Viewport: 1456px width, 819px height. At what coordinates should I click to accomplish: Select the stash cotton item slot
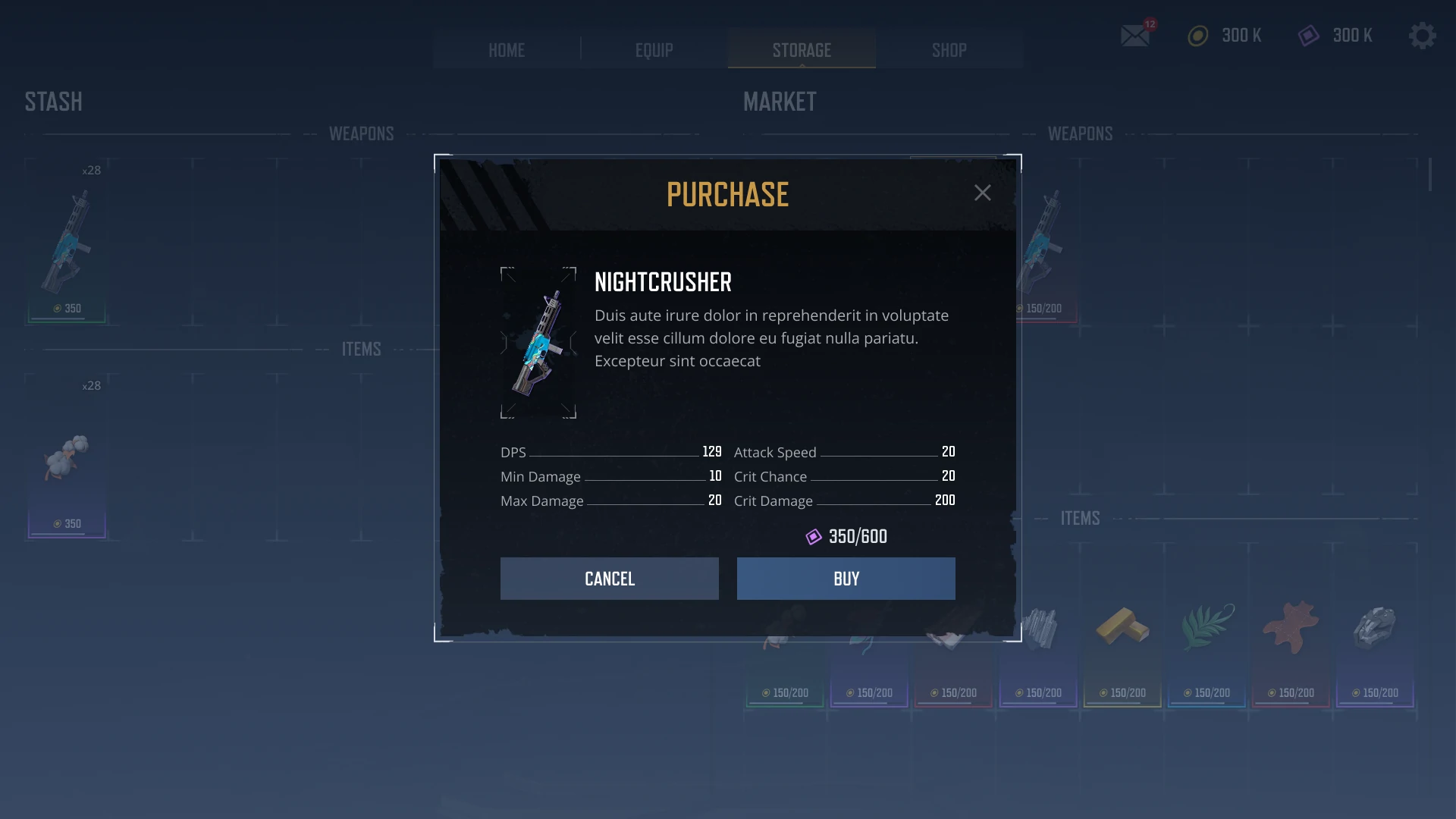click(67, 457)
